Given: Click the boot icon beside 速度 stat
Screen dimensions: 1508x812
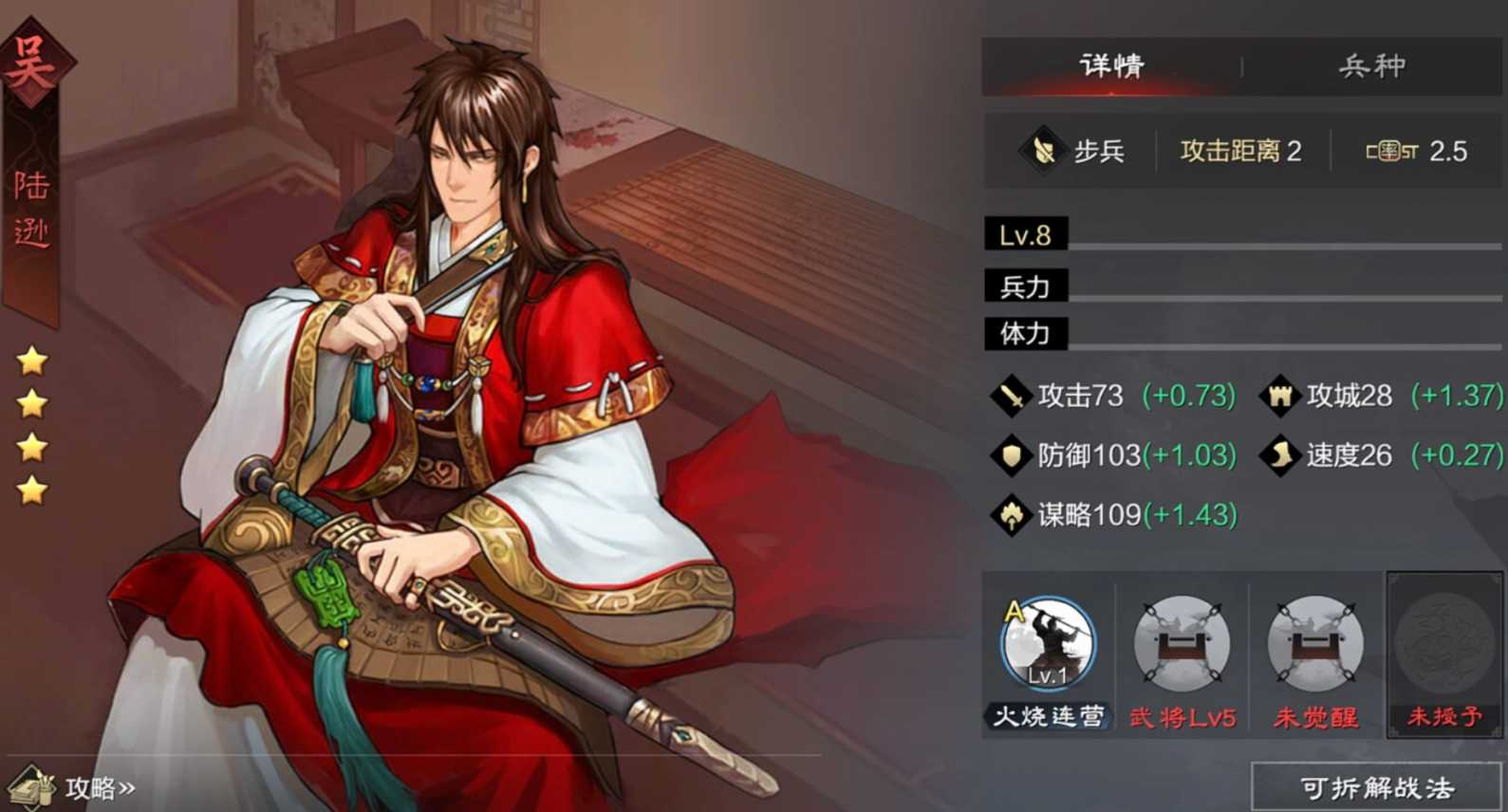Looking at the screenshot, I should [1278, 455].
